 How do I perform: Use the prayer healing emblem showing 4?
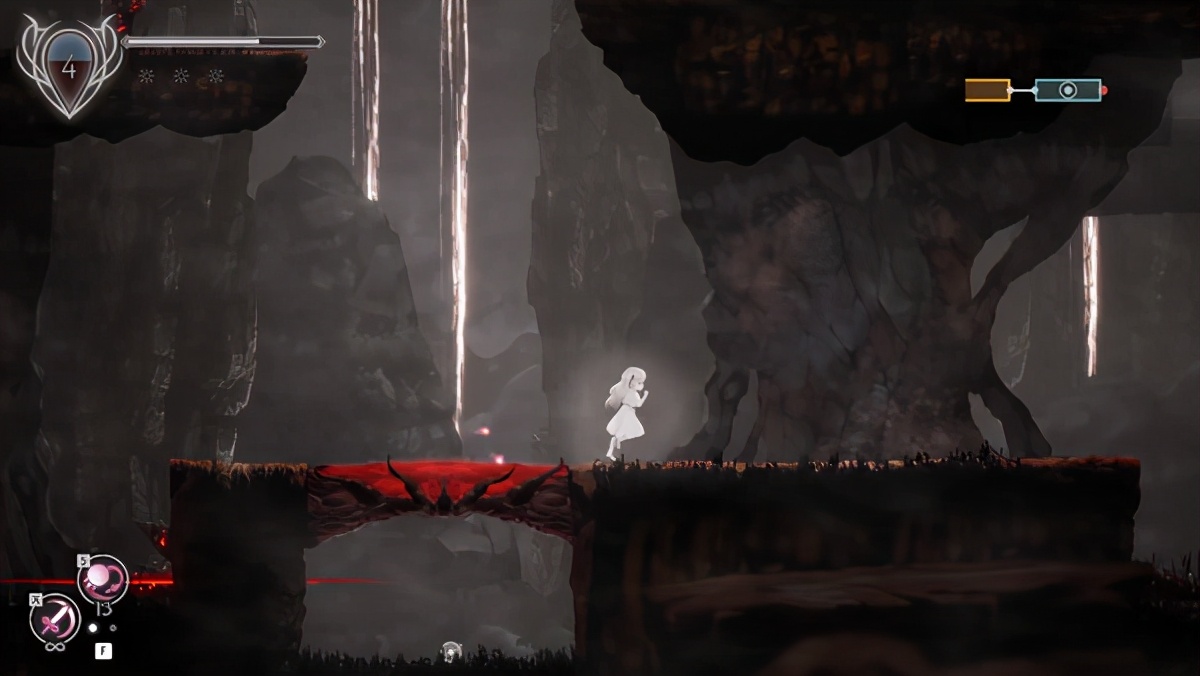[68, 71]
